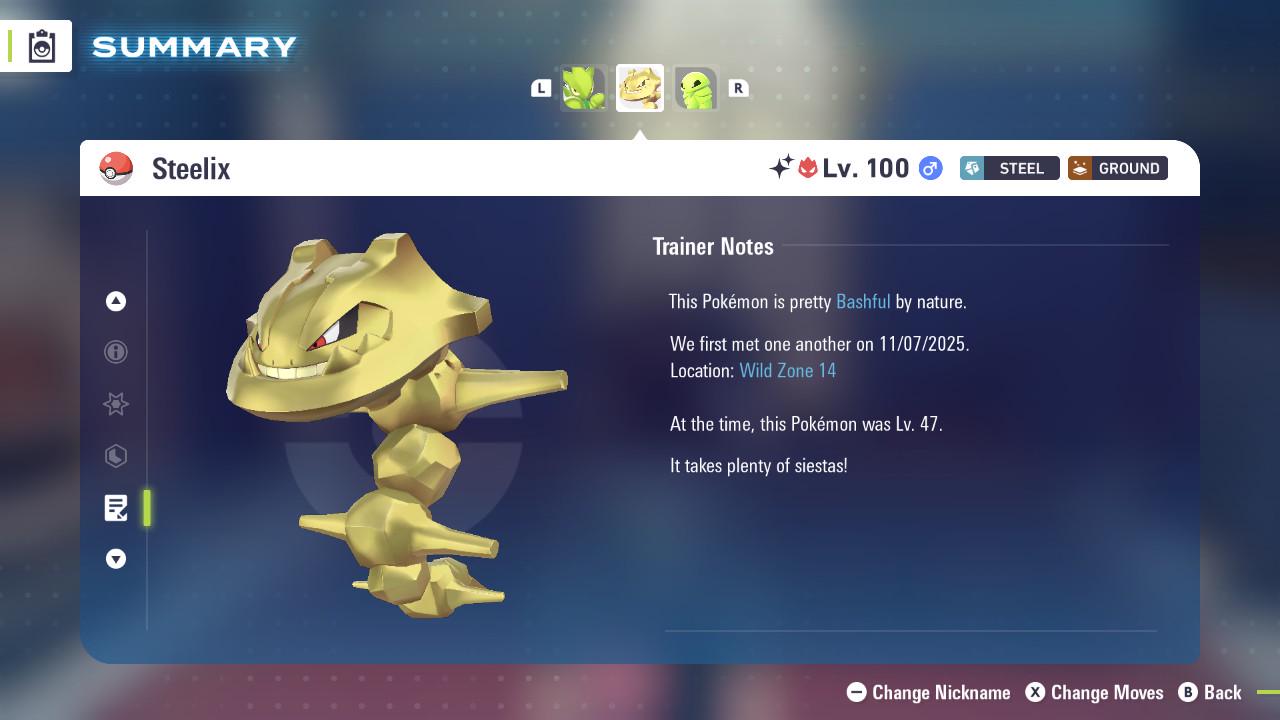Click the shiny sparkle icon near Lv. 100
The image size is (1280, 720).
pyautogui.click(x=785, y=168)
